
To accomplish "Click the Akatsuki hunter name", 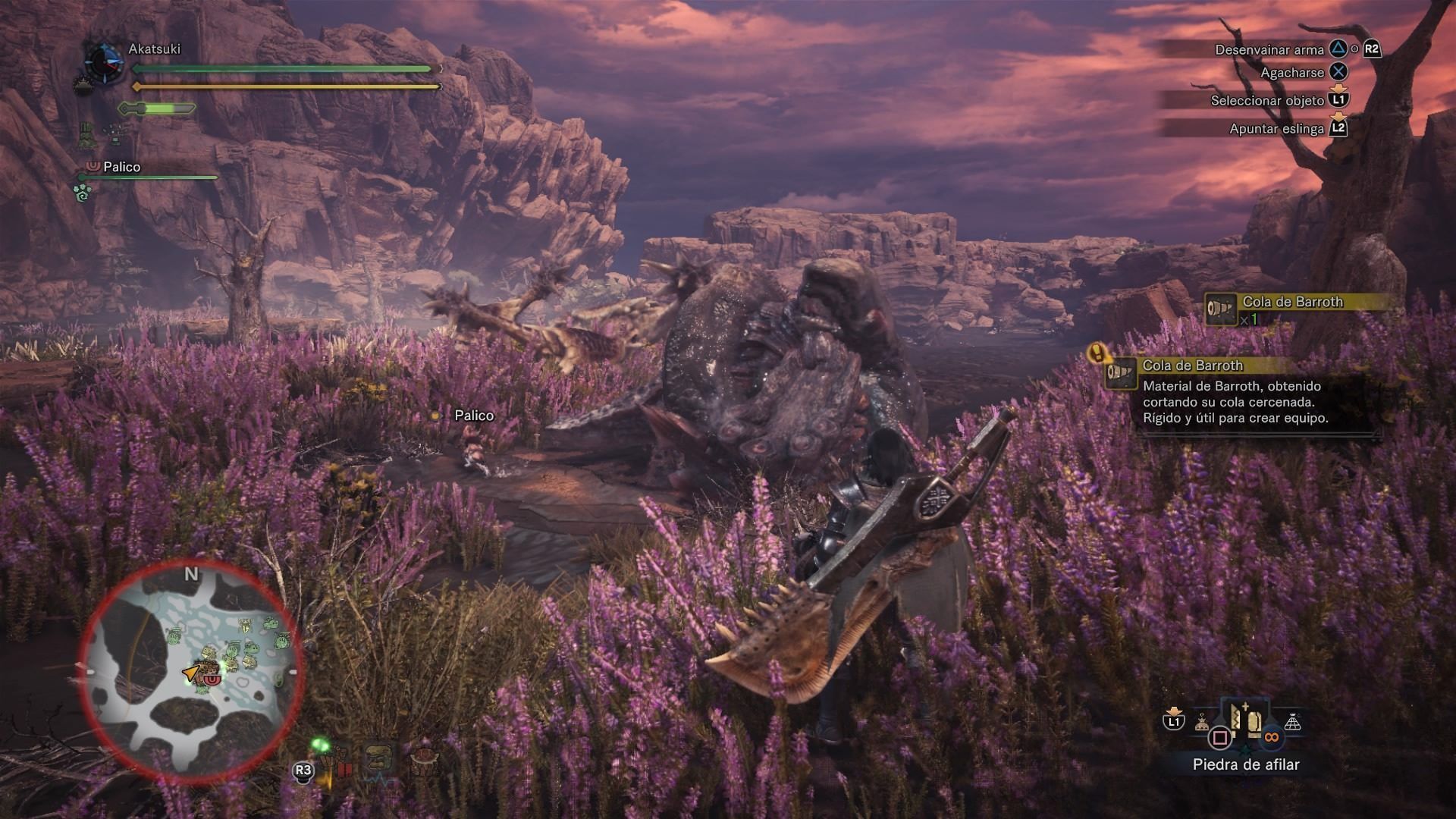I will click(x=154, y=49).
